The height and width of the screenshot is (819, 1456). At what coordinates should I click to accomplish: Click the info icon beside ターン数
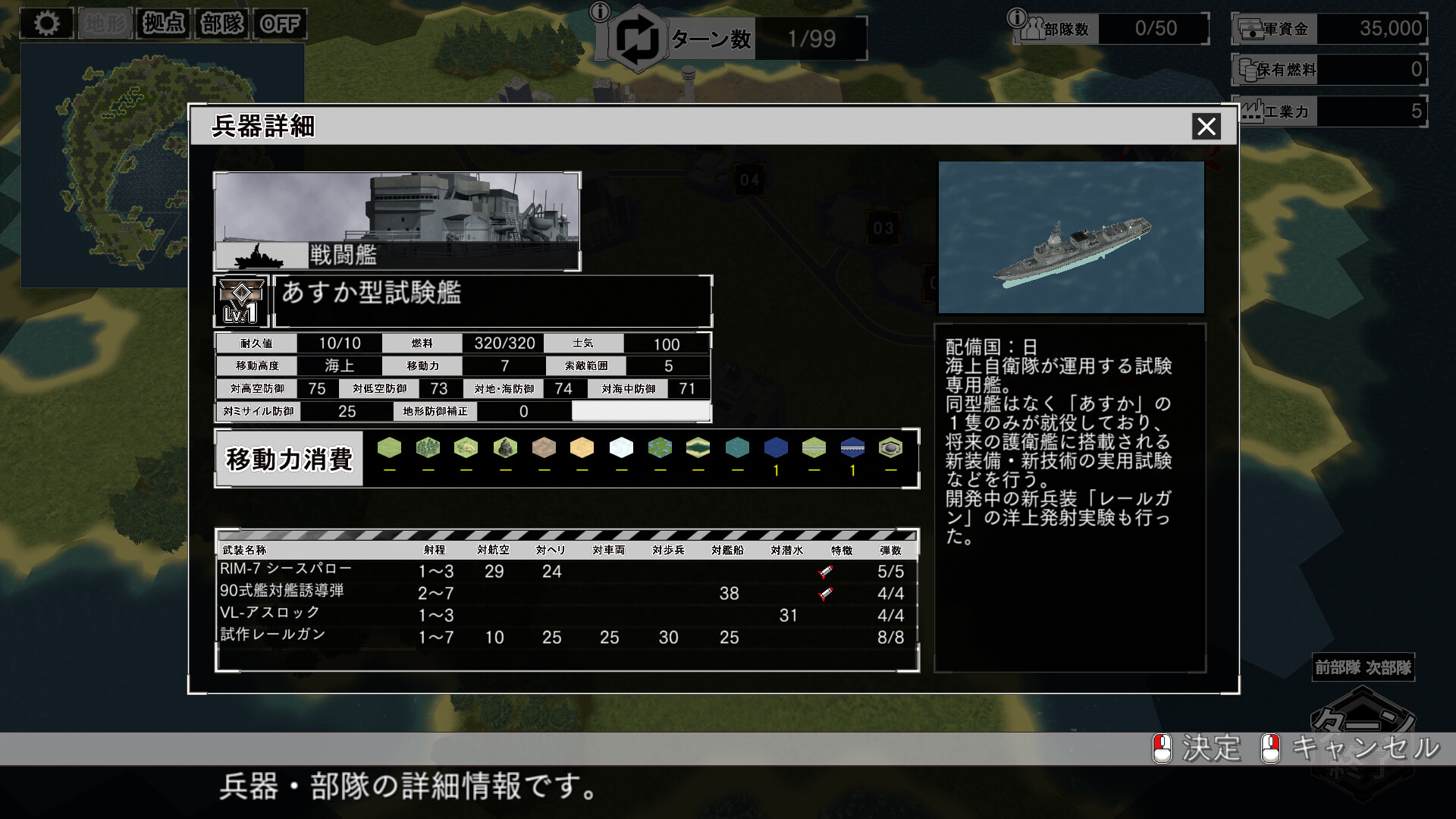[601, 12]
